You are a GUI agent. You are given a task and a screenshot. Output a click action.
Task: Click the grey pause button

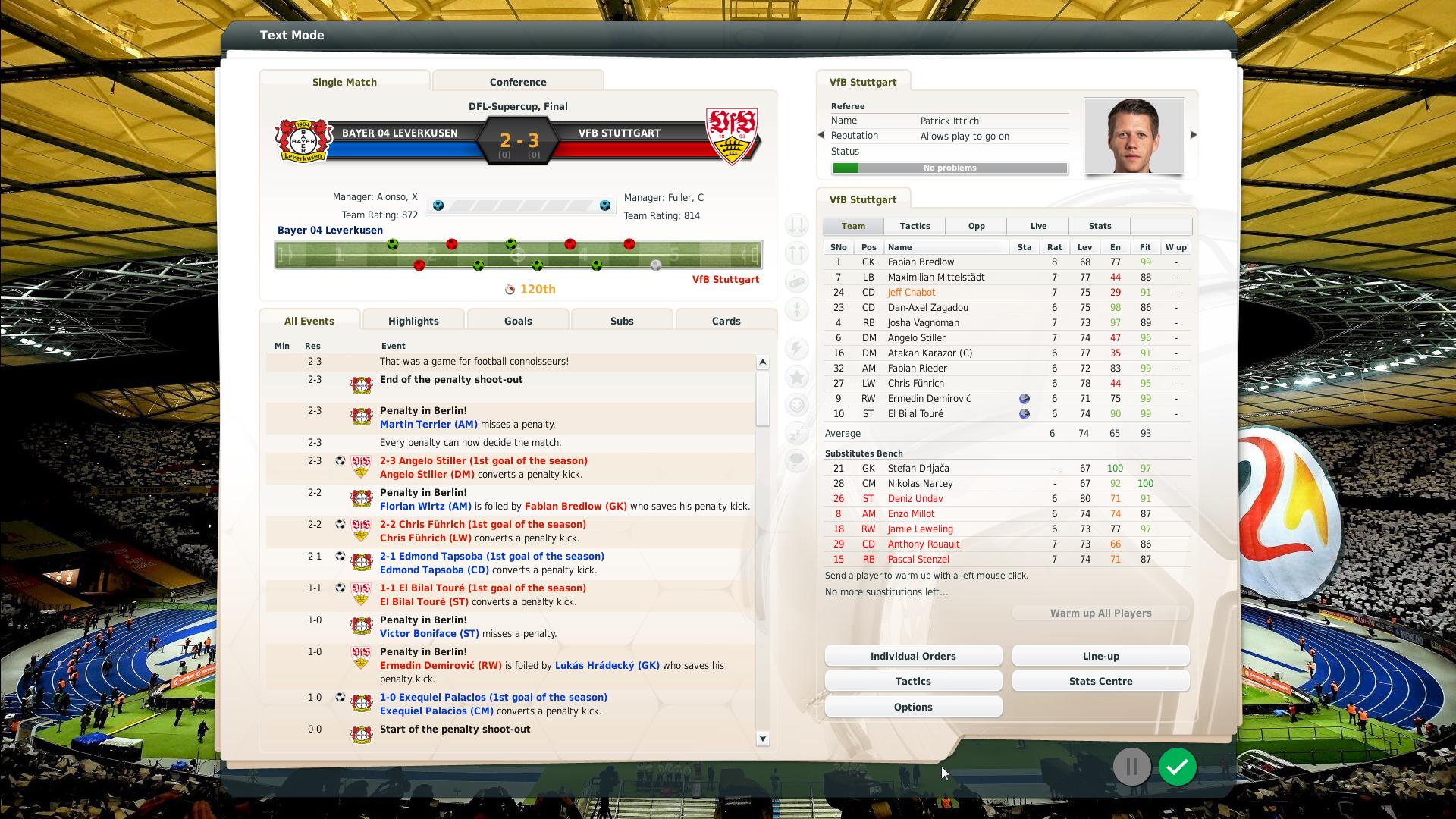pos(1131,767)
